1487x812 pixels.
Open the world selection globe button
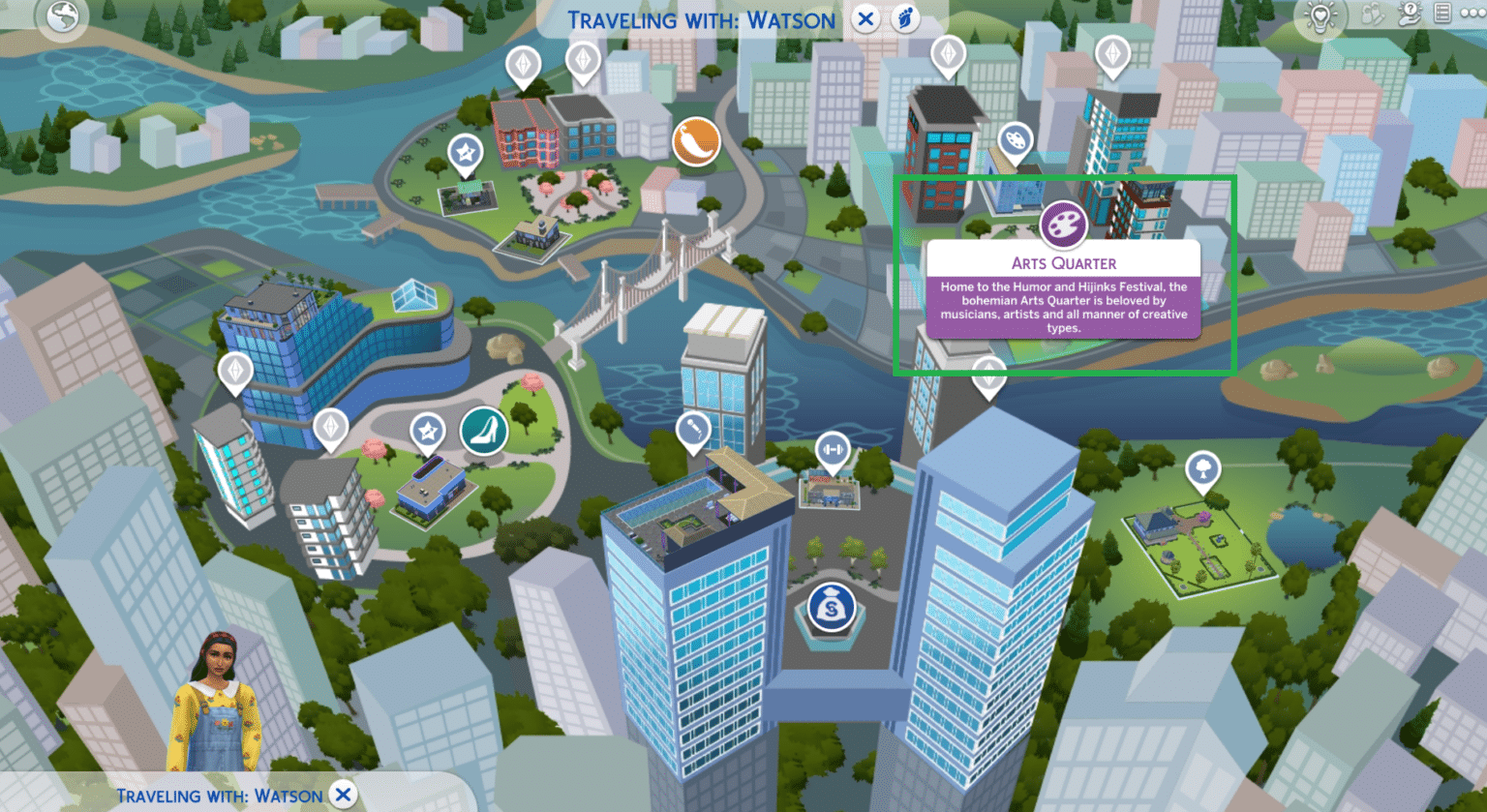[64, 17]
